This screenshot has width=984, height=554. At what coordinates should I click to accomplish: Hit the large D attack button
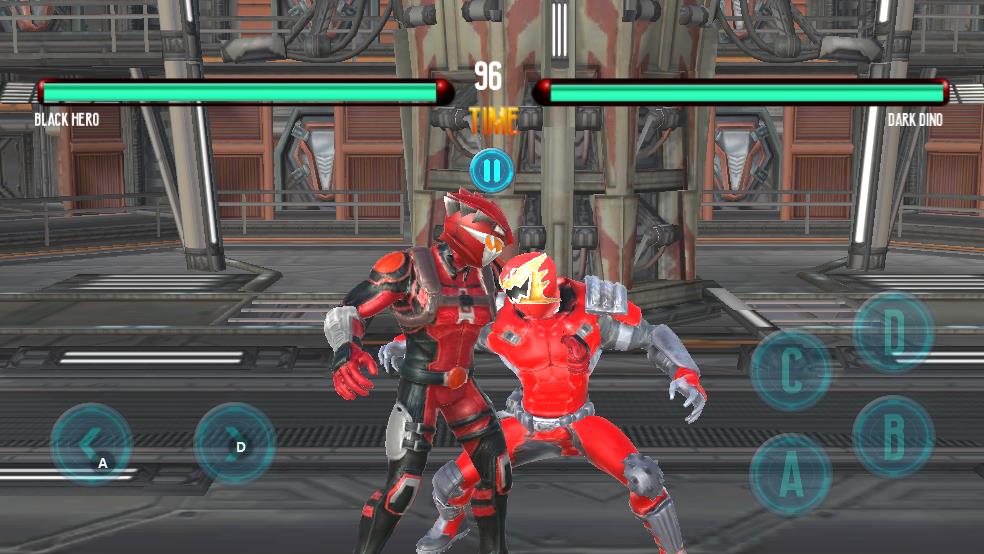click(893, 332)
